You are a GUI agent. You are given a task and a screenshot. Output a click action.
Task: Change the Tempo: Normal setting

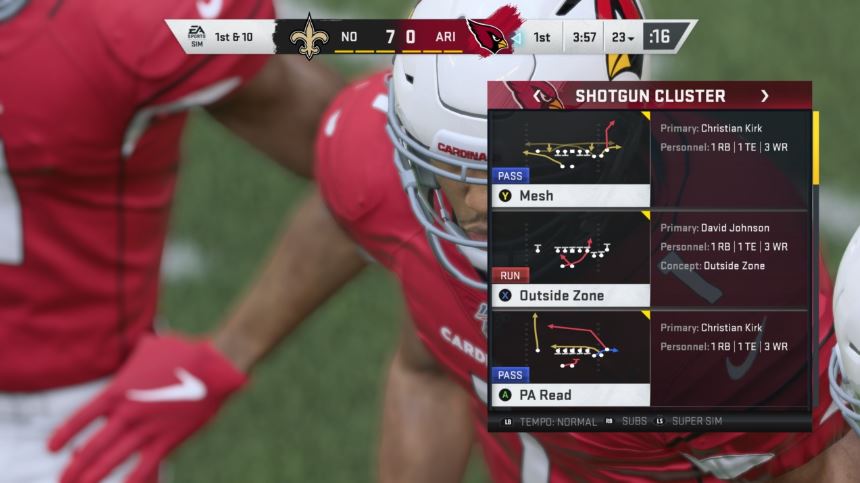click(x=550, y=422)
